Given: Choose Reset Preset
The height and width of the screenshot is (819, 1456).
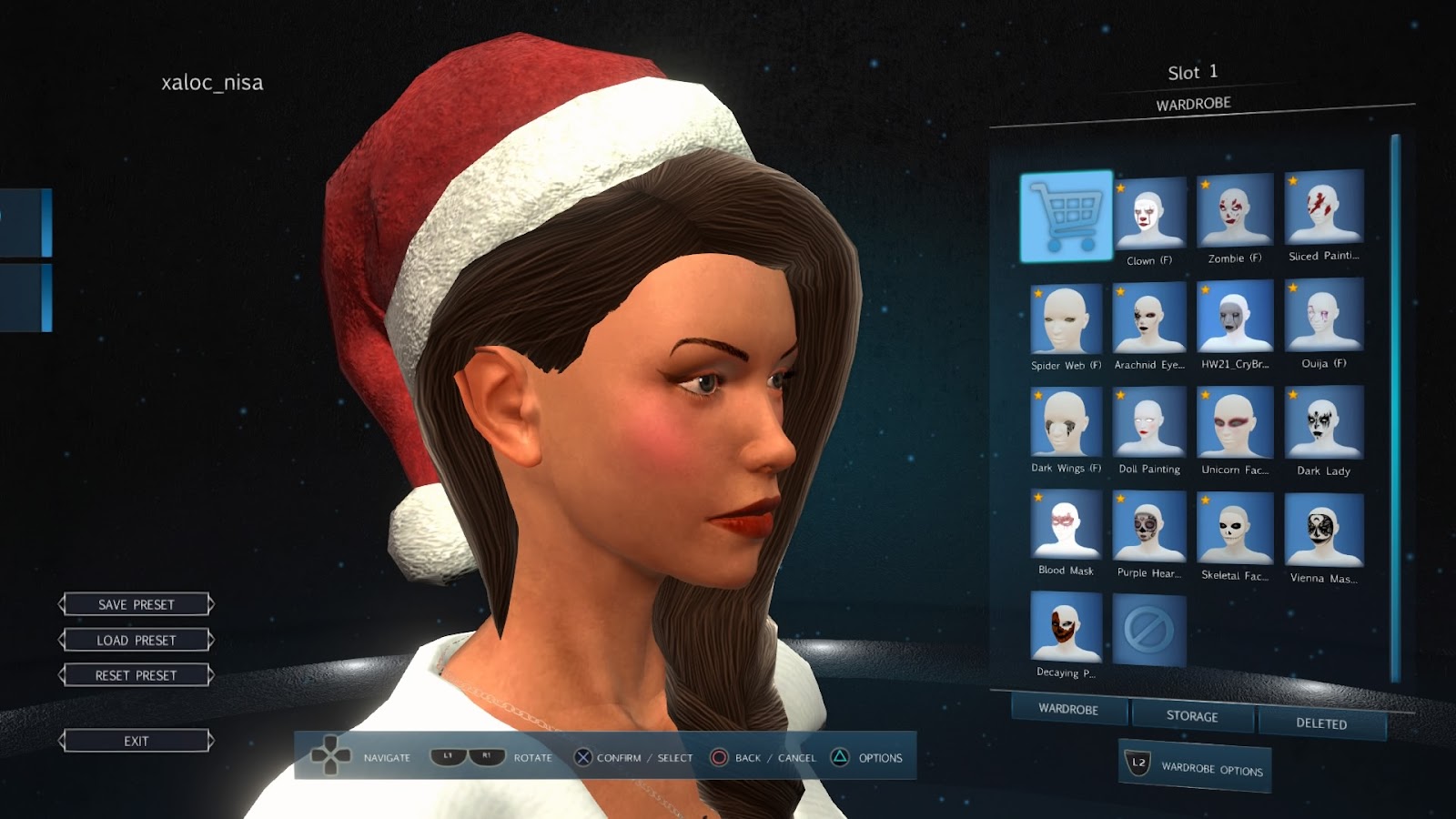Looking at the screenshot, I should click(136, 675).
